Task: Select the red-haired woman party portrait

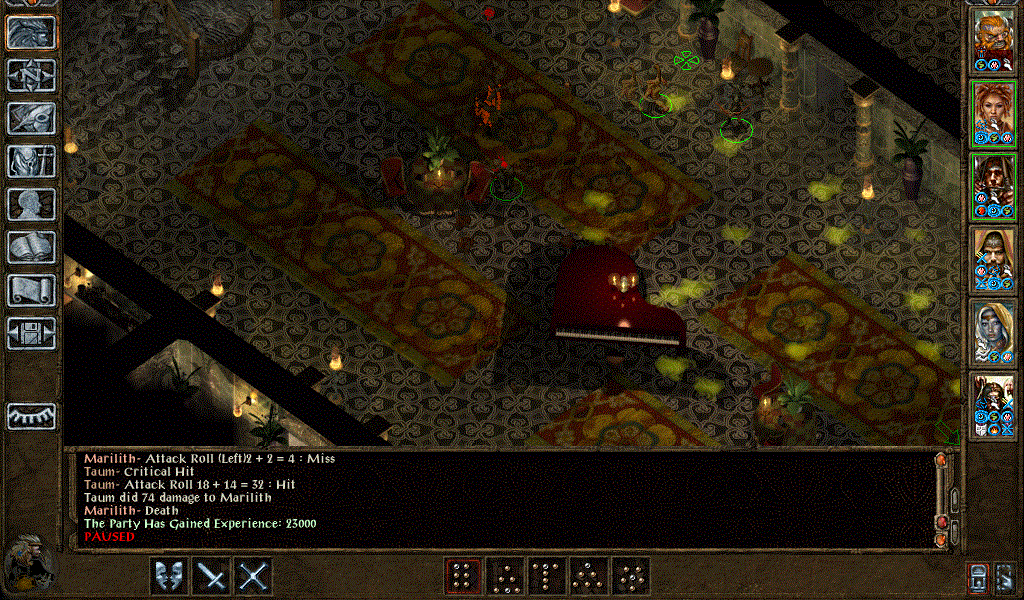Action: [x=993, y=113]
